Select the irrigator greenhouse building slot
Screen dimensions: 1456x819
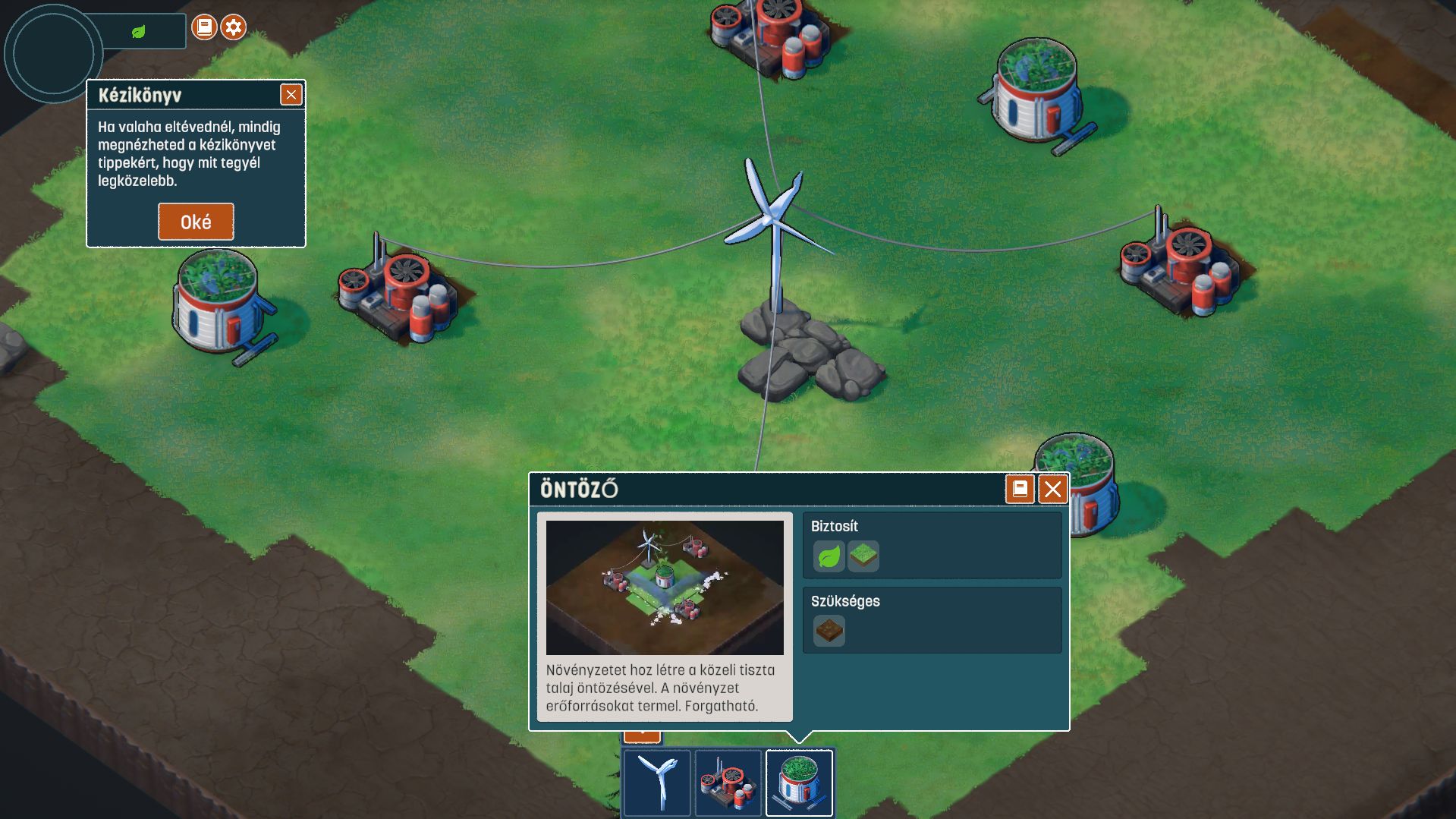(x=799, y=783)
